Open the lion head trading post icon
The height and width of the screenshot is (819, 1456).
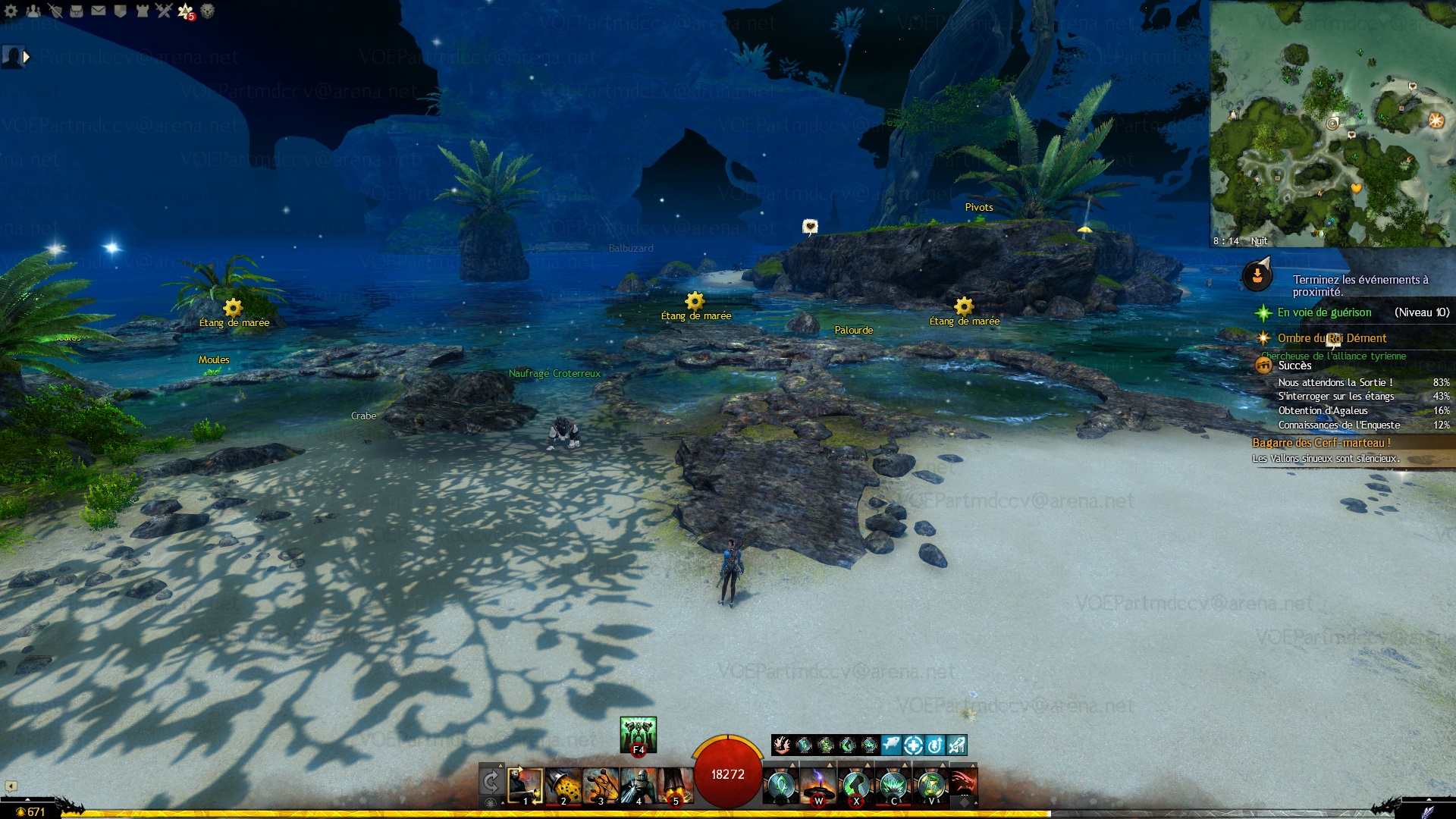click(208, 11)
